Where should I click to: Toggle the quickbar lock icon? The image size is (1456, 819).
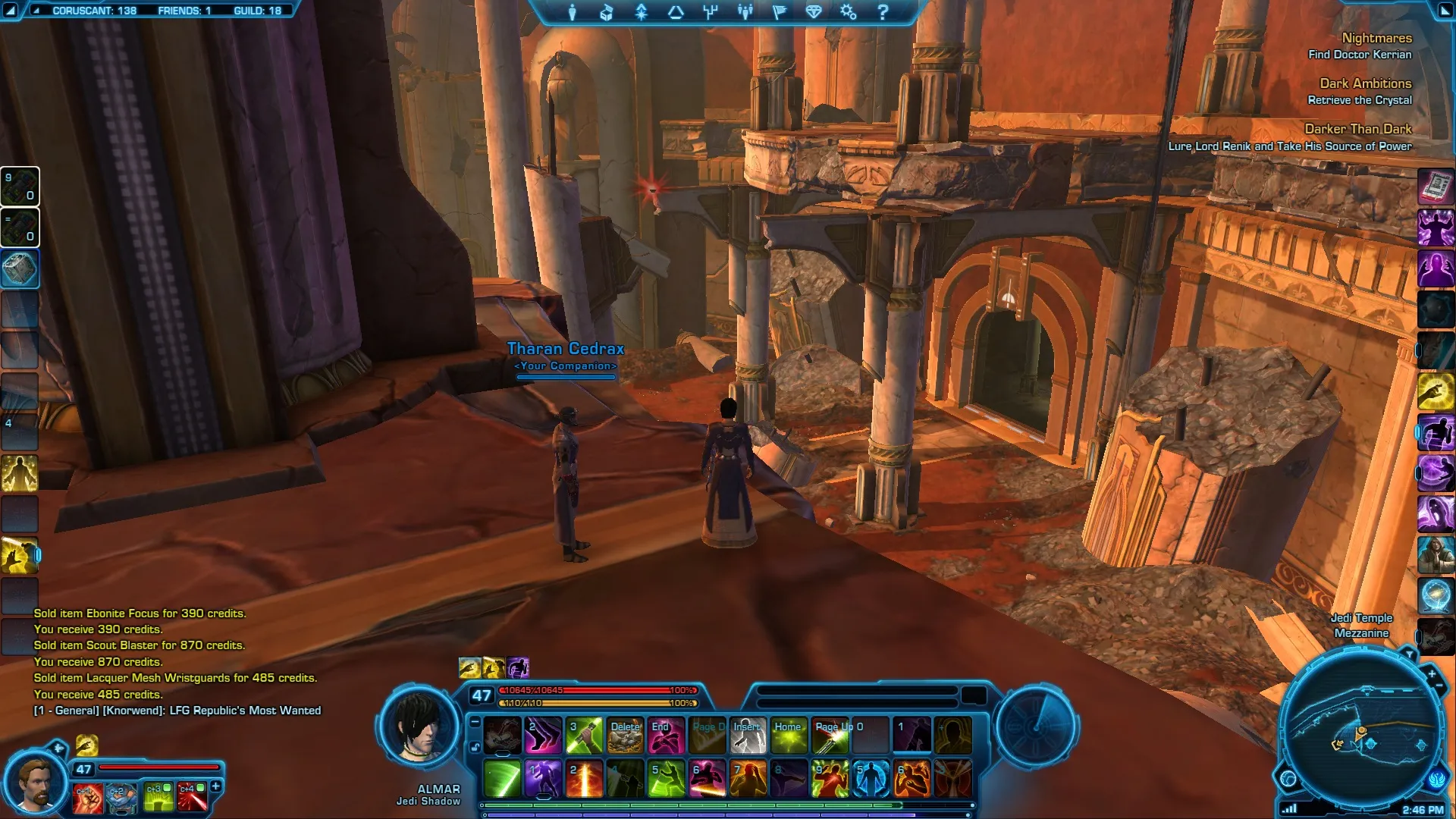tap(475, 747)
